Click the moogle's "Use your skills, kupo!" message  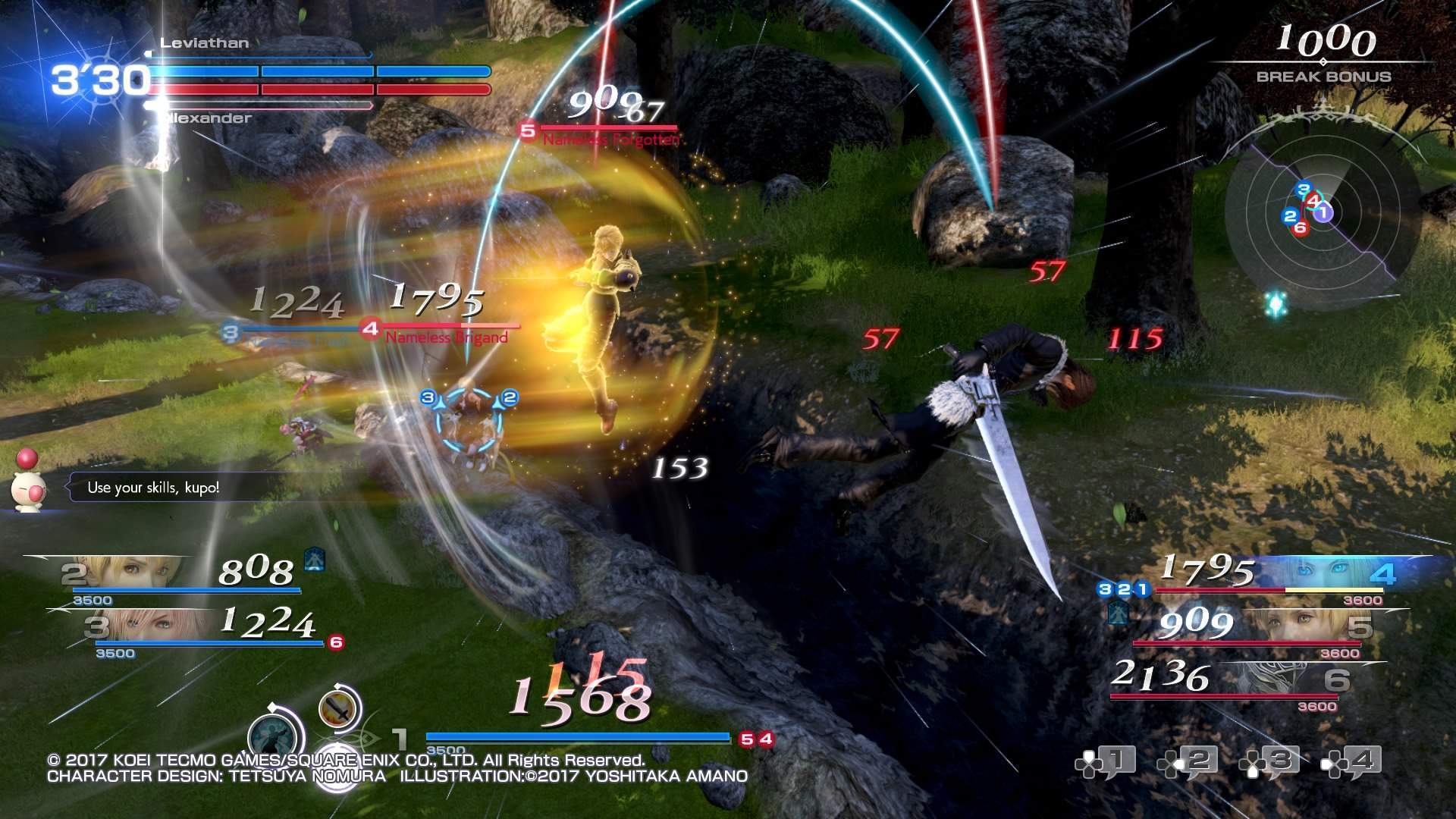(153, 488)
